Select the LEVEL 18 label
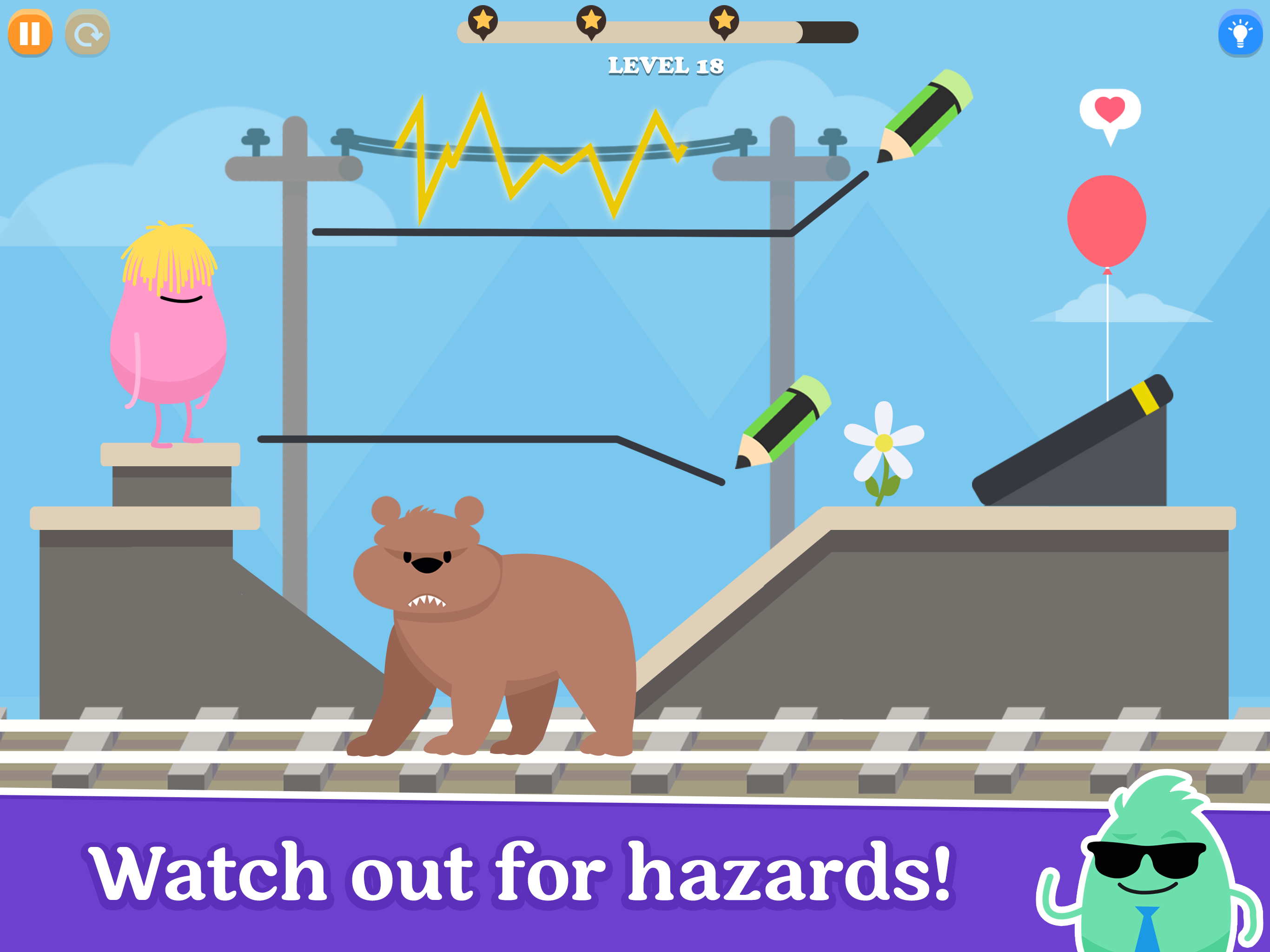The image size is (1270, 952). tap(666, 66)
